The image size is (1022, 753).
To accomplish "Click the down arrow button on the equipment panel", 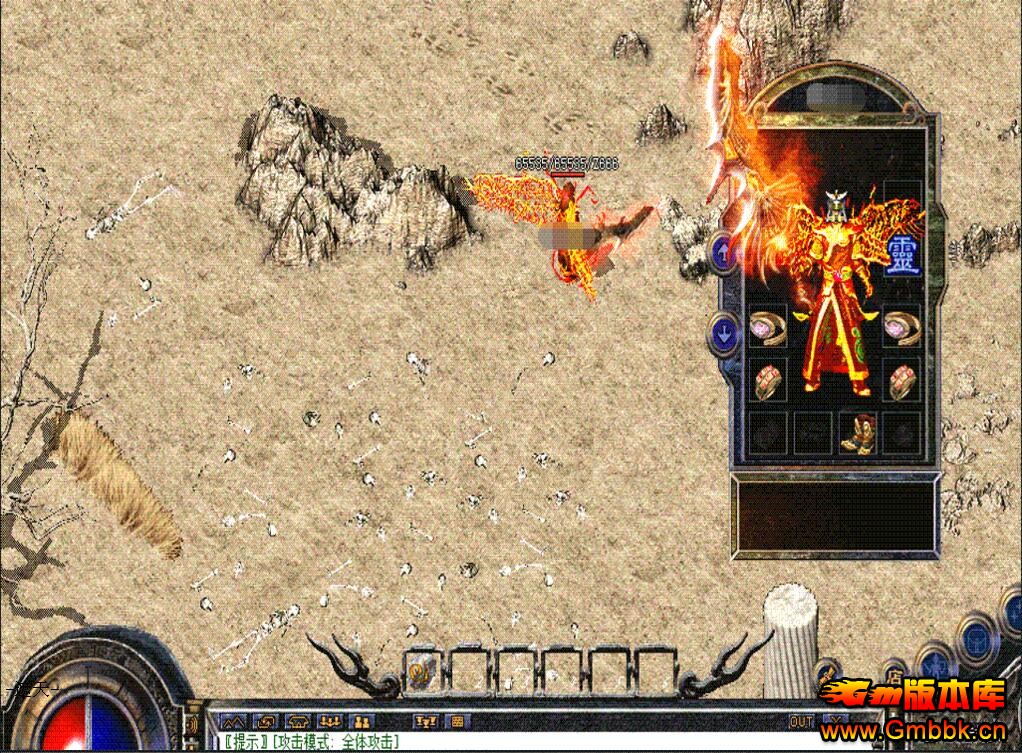I will pos(721,332).
